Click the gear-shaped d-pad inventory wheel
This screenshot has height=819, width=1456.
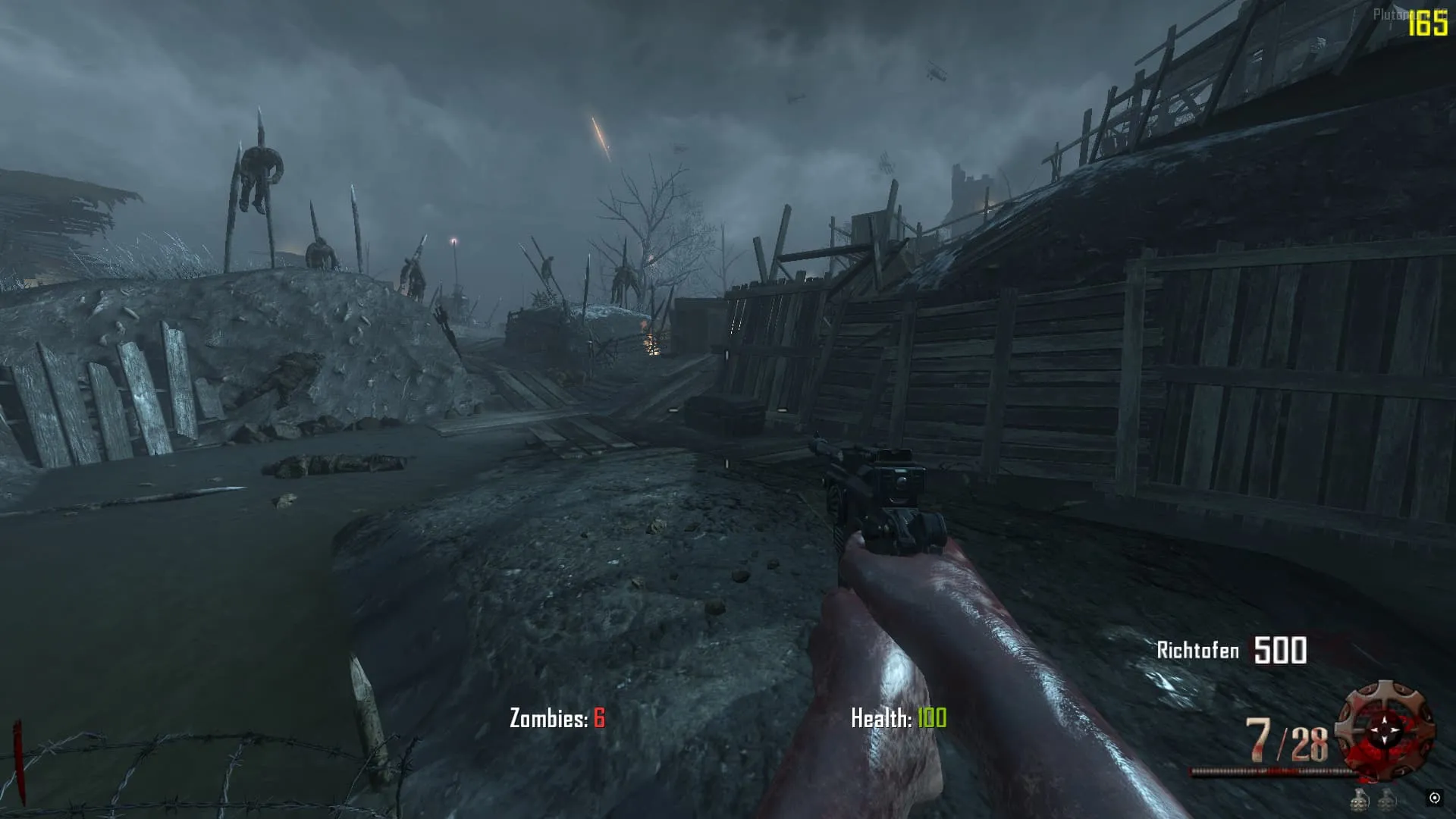click(x=1385, y=730)
